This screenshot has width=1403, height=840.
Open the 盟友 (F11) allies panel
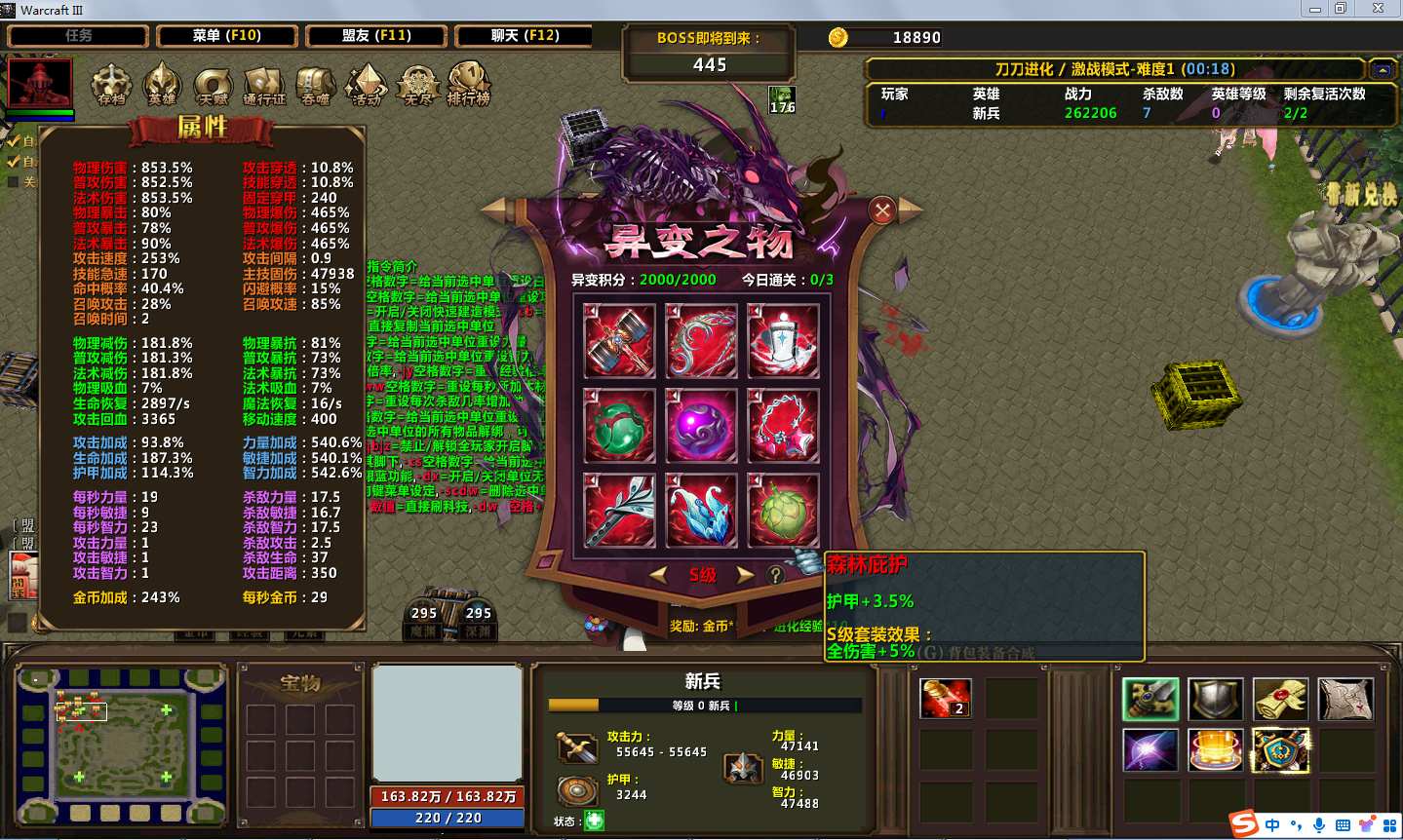376,36
